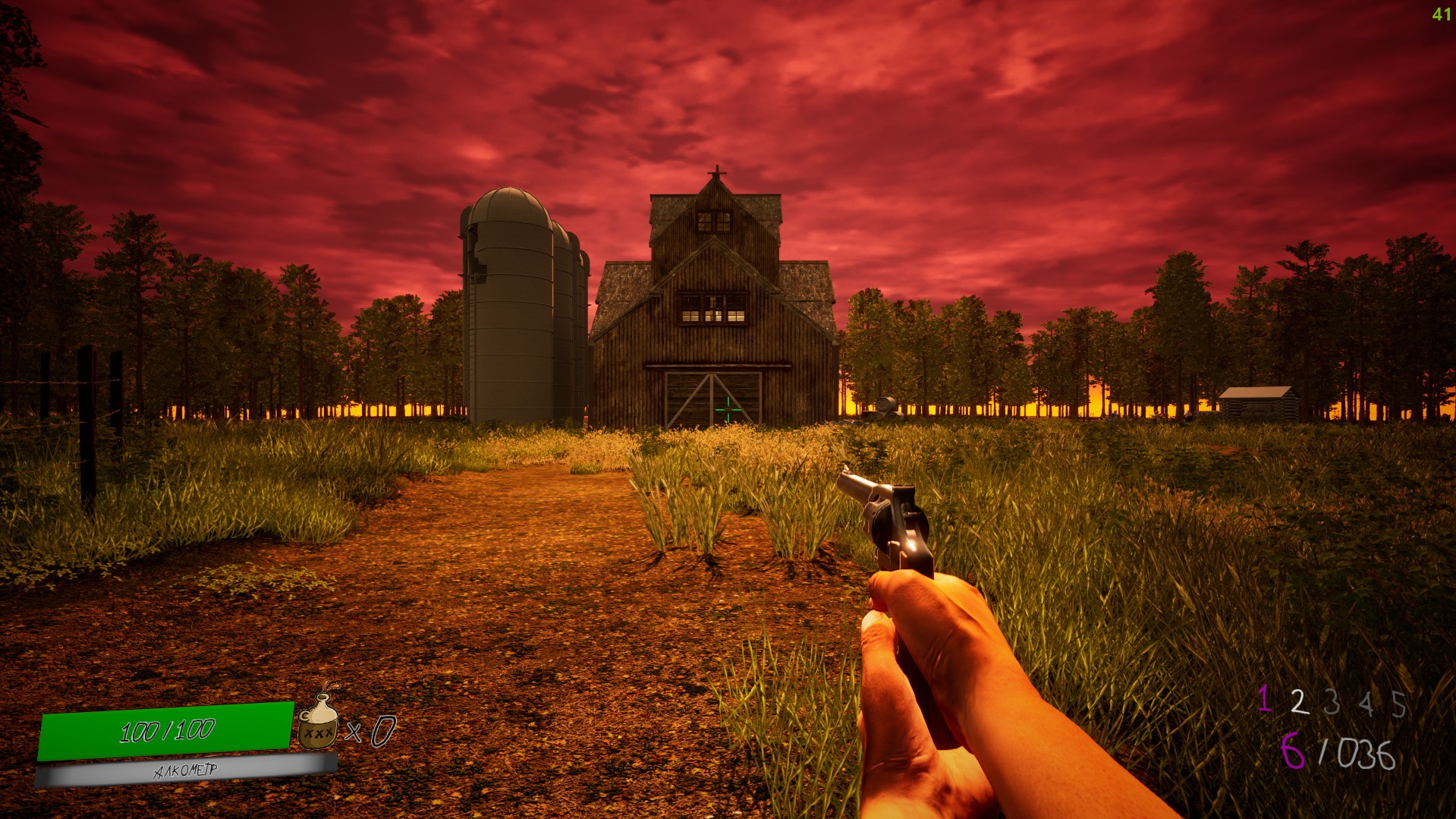The width and height of the screenshot is (1456, 819).
Task: Select weapon slot number 1
Action: 1264,698
